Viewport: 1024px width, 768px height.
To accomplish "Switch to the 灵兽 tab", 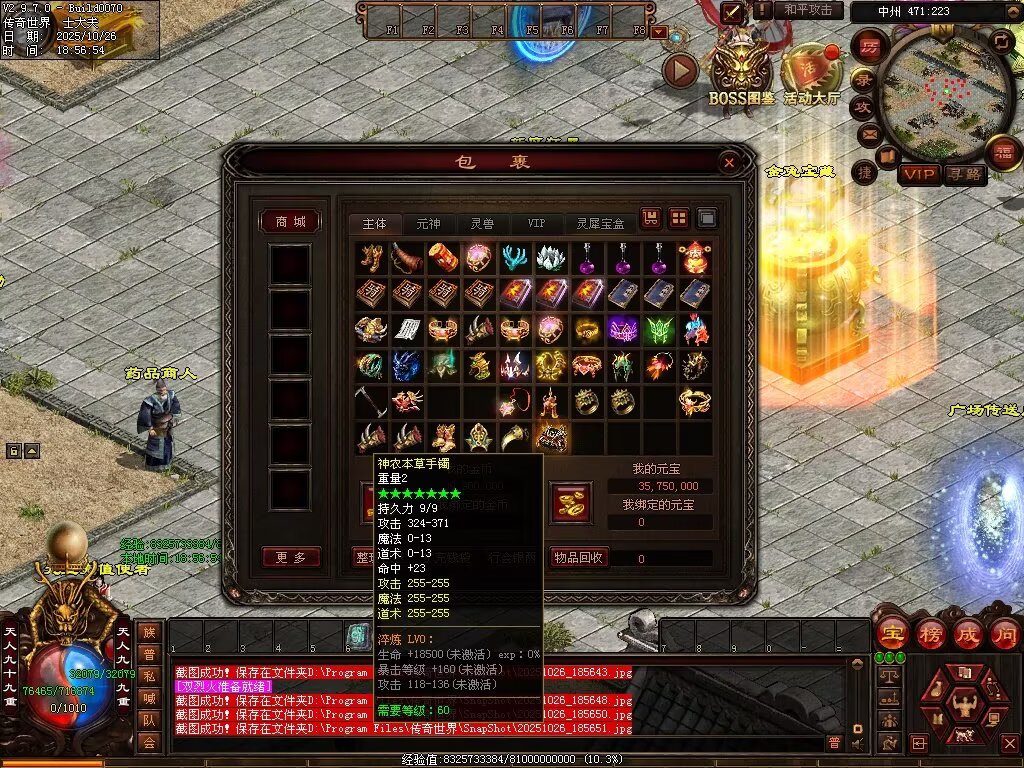I will coord(482,224).
